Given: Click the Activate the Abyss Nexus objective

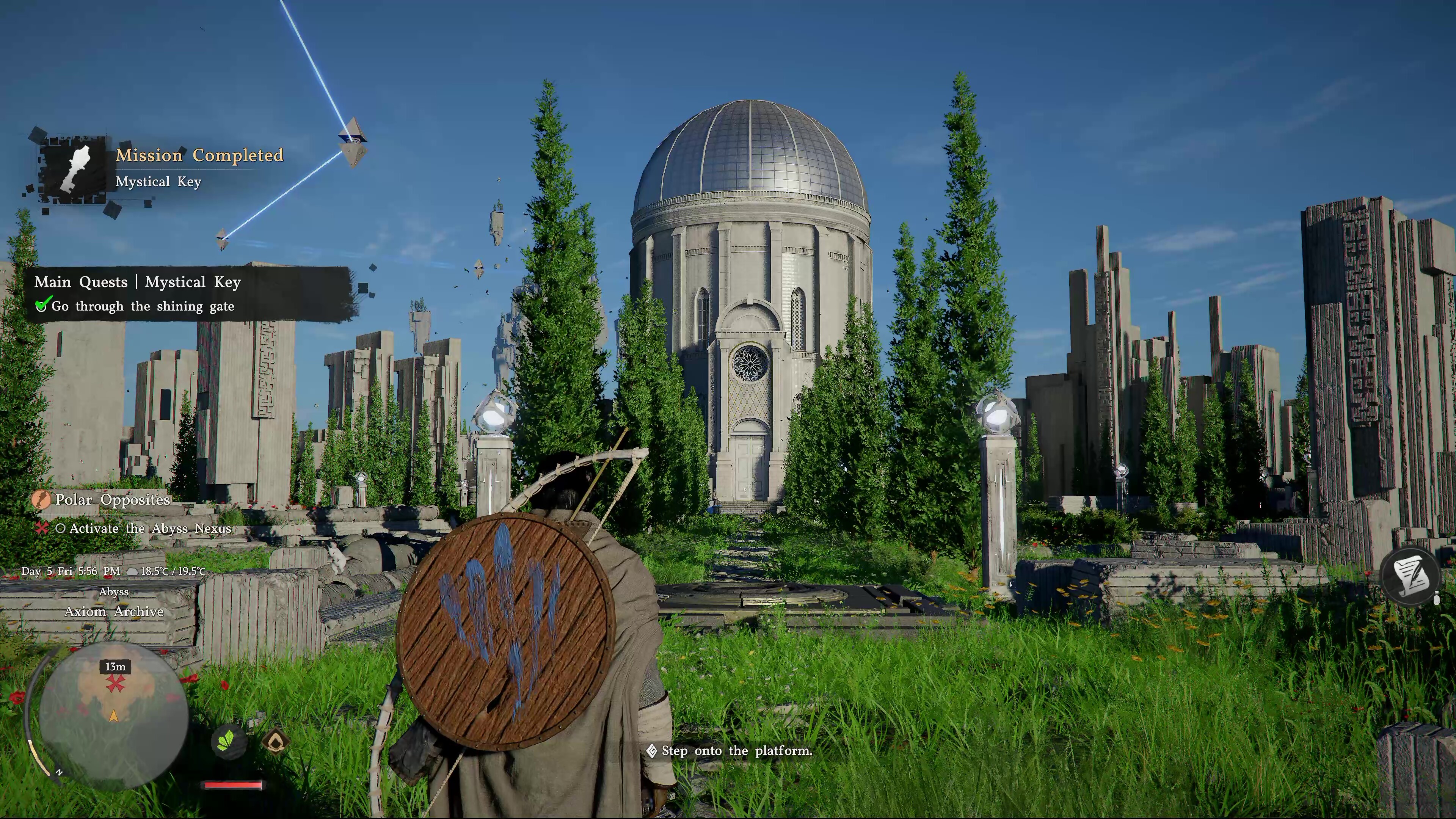Looking at the screenshot, I should (x=150, y=529).
